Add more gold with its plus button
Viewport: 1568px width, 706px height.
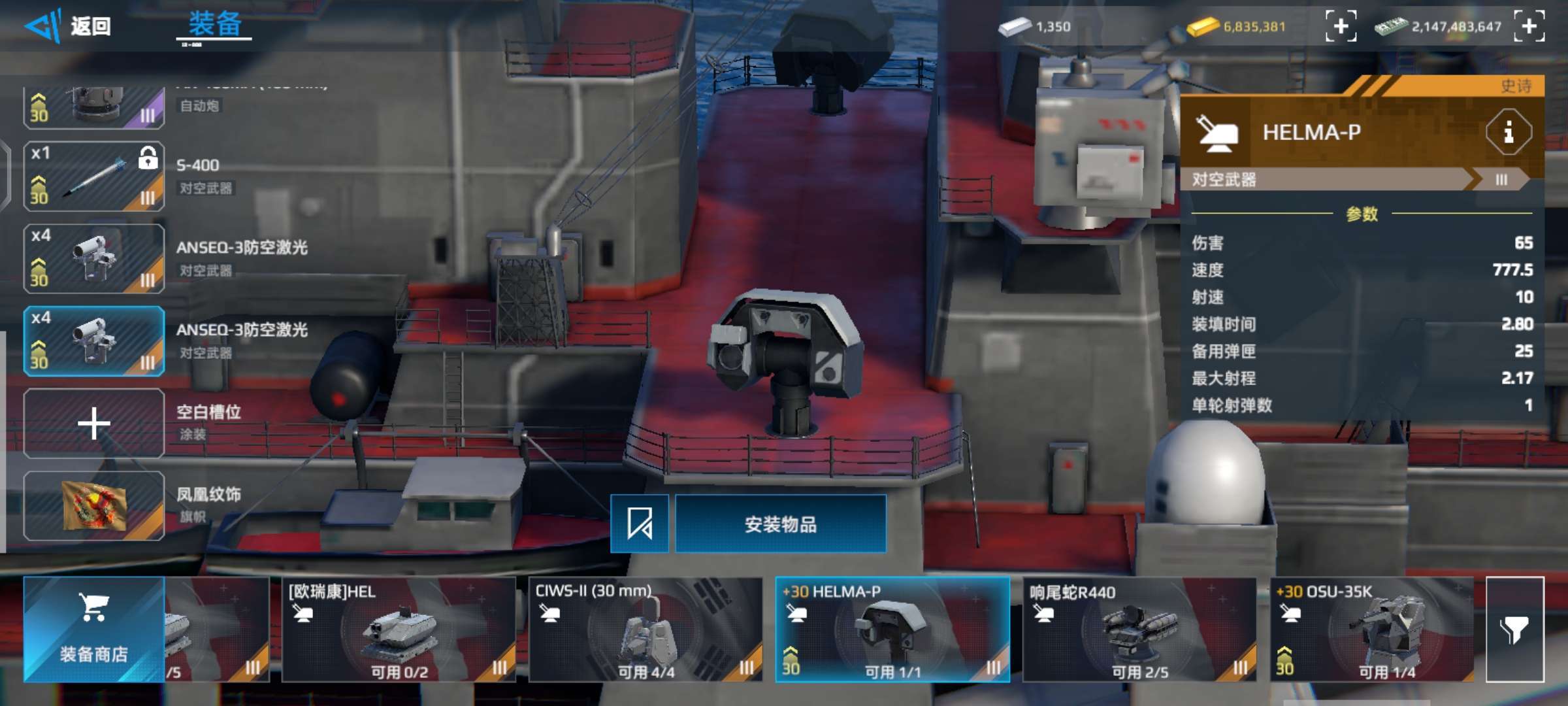(x=1340, y=27)
